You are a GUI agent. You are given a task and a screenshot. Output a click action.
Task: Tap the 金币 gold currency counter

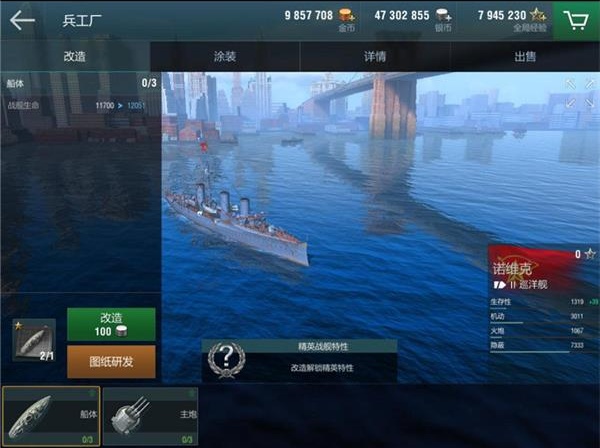coord(320,17)
